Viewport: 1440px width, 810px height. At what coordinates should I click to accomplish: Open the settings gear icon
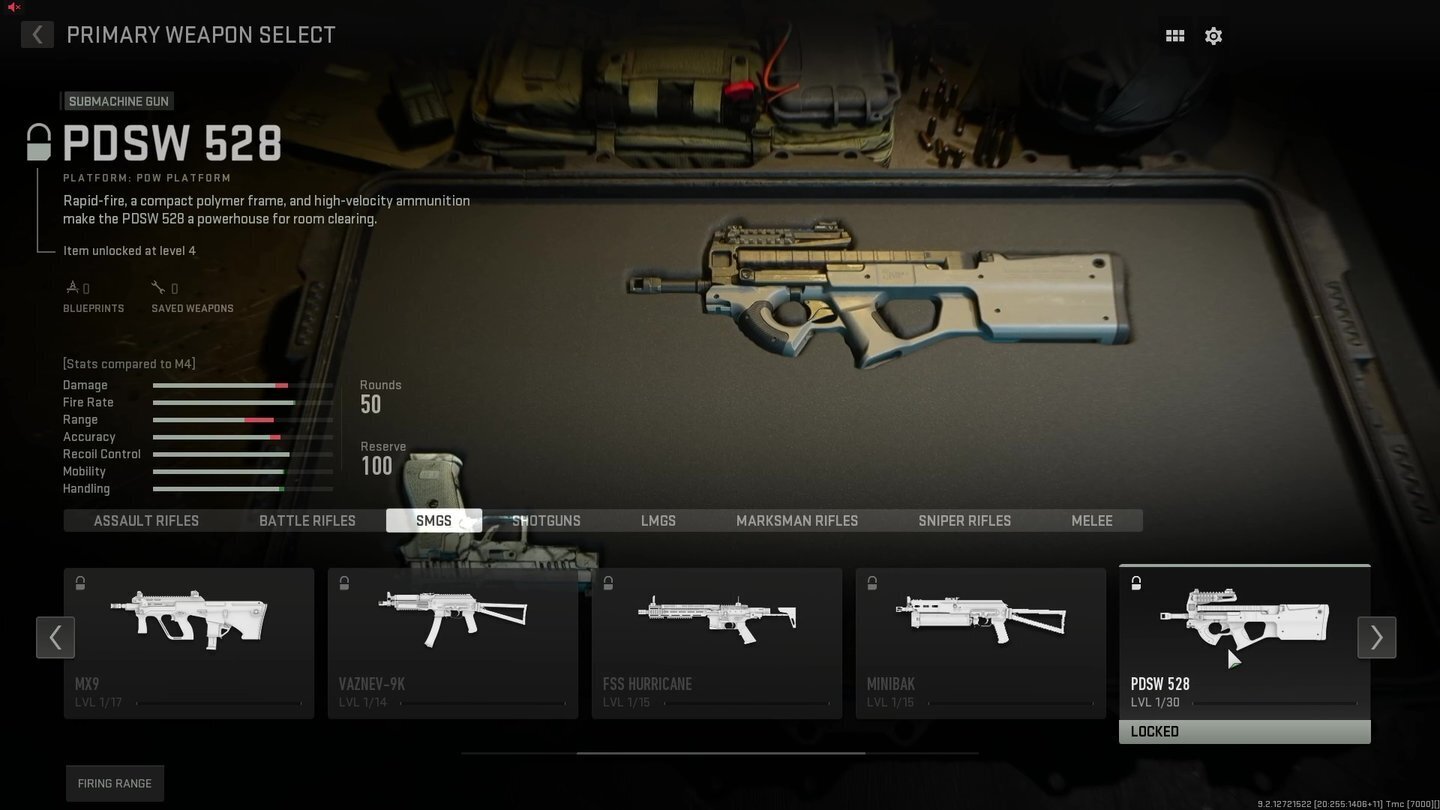click(1213, 35)
